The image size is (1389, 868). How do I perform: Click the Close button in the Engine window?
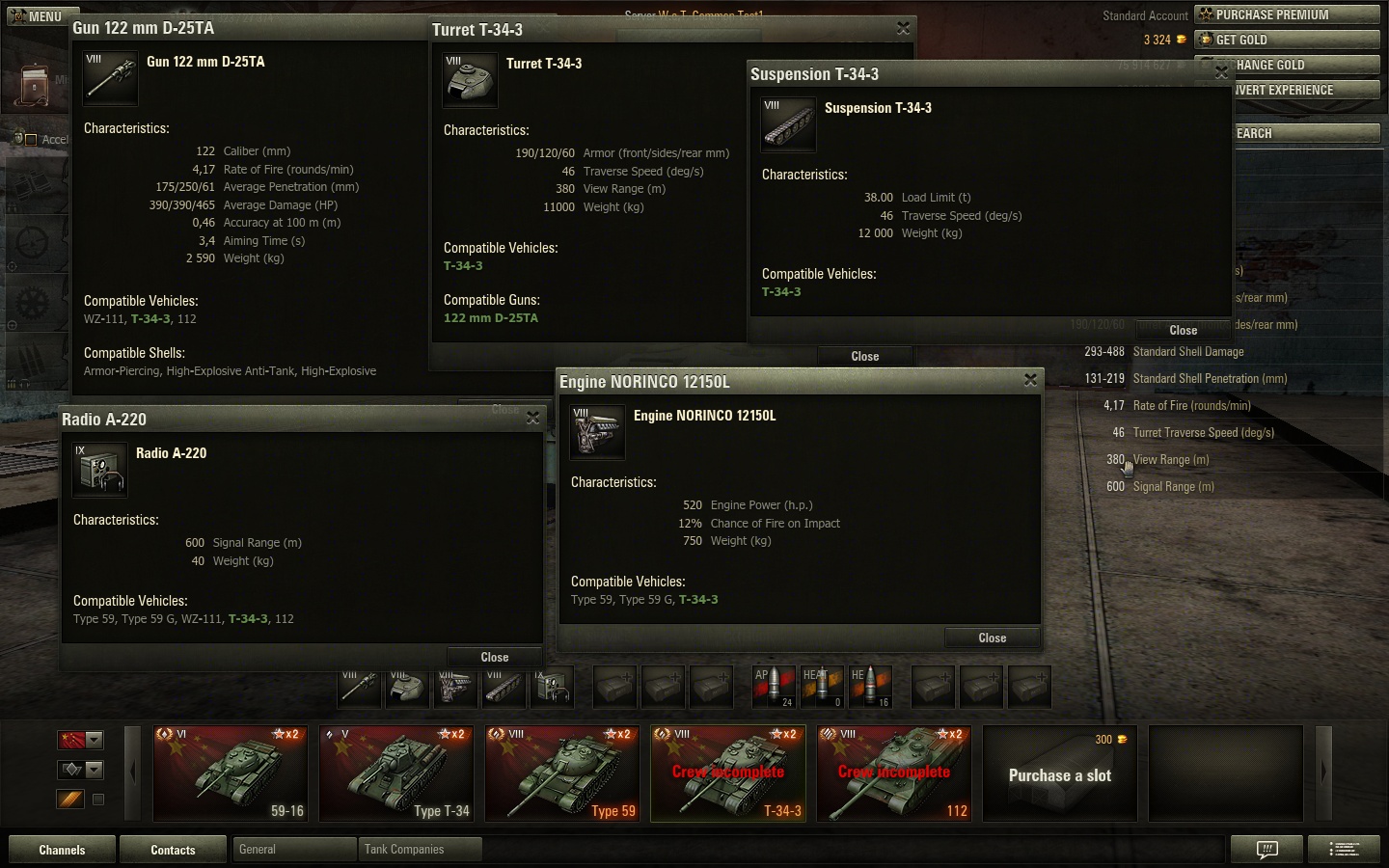[x=992, y=637]
